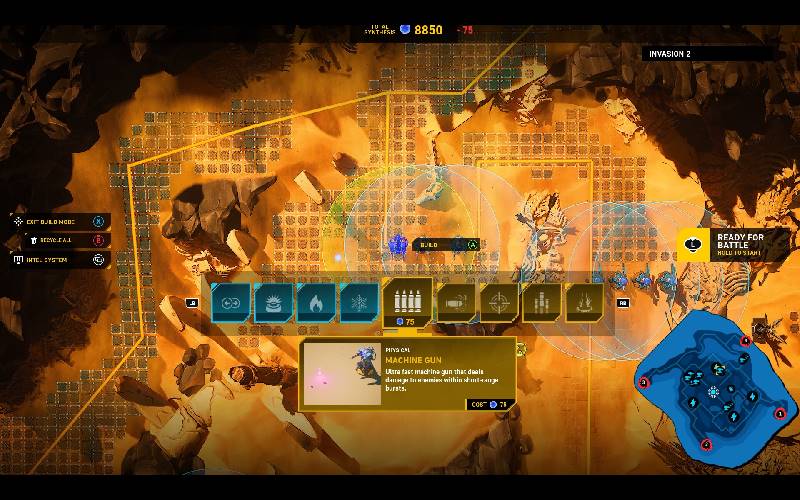Exit Build Mode from the side menu

point(60,221)
